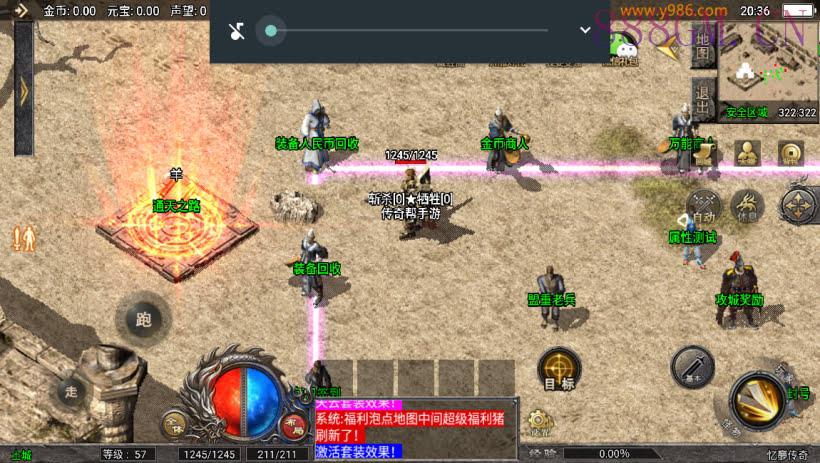Click the round directional arrows button

799,206
